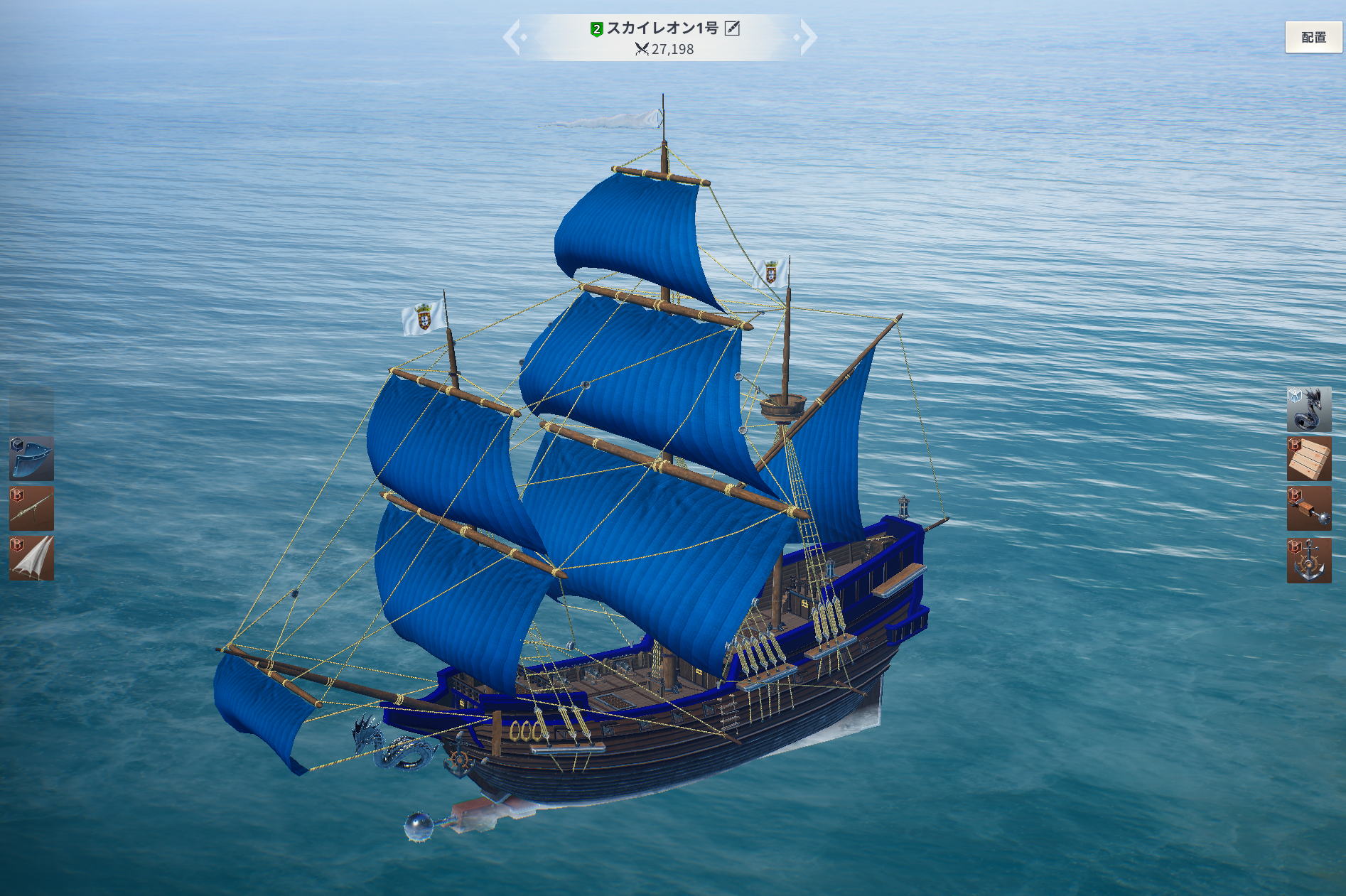The image size is (1346, 896).
Task: Edit the ship name スカイレオン1号
Action: pos(732,28)
